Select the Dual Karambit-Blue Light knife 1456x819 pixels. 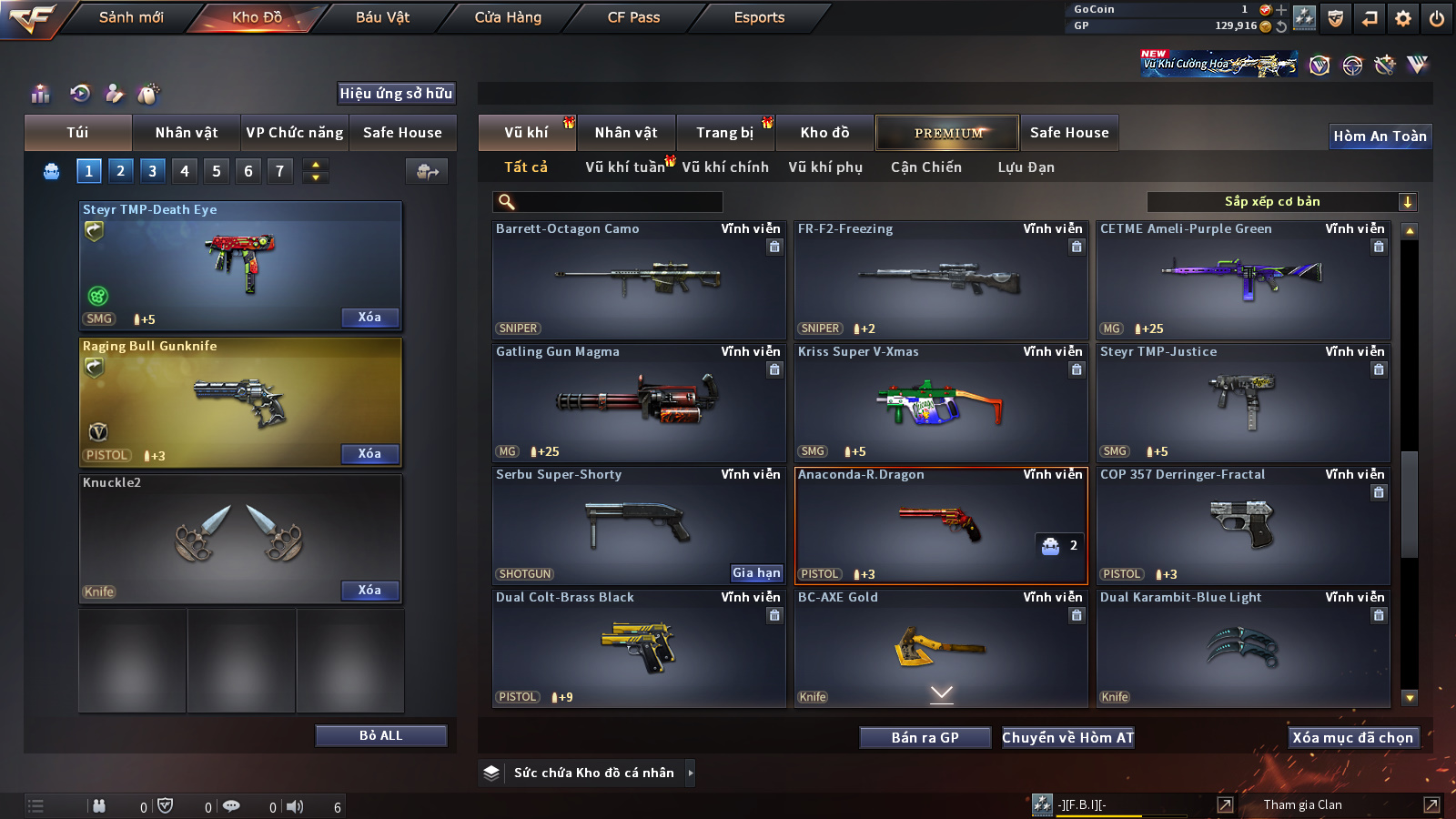click(x=1243, y=649)
